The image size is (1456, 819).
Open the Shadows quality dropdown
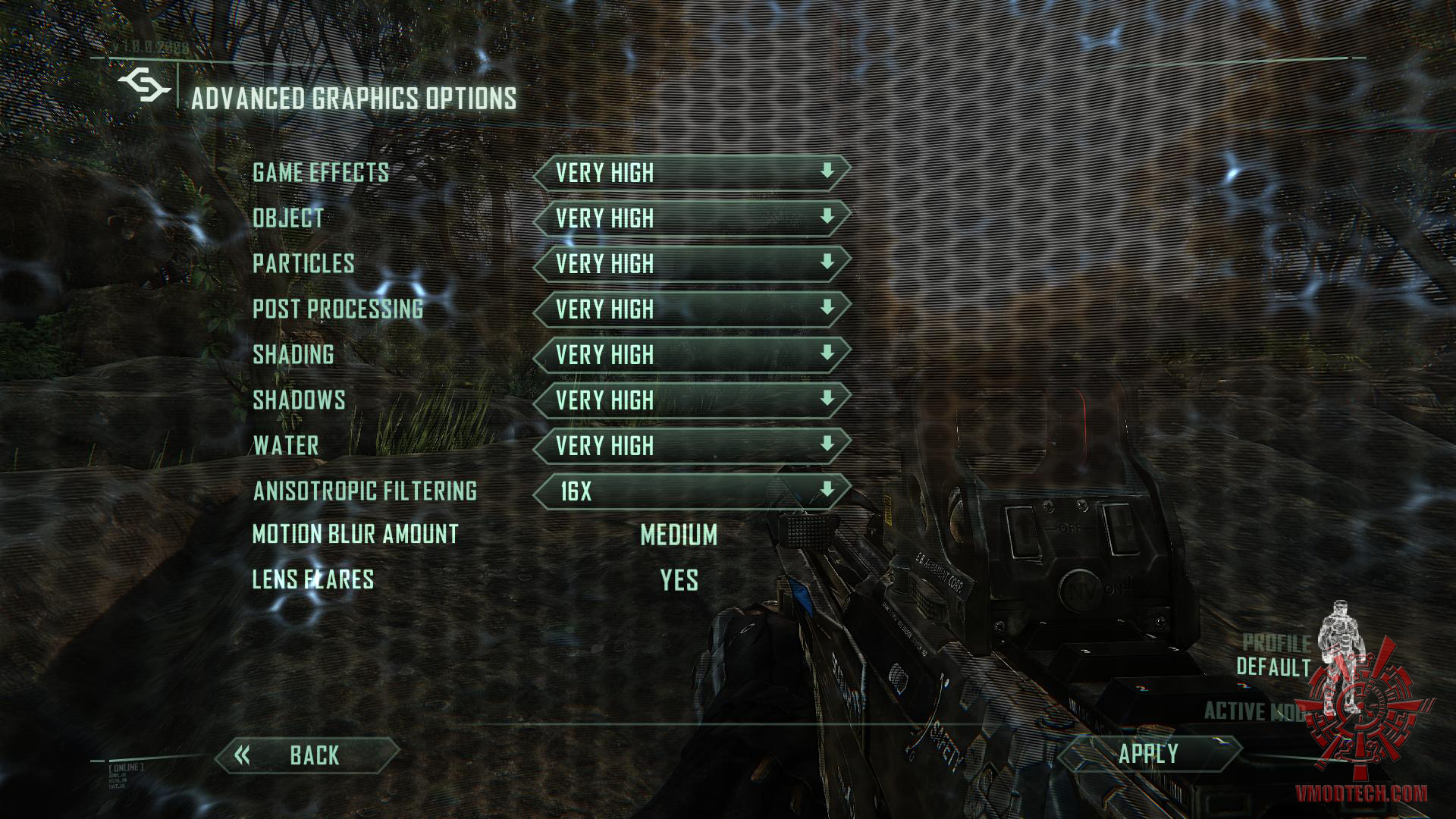[x=691, y=400]
